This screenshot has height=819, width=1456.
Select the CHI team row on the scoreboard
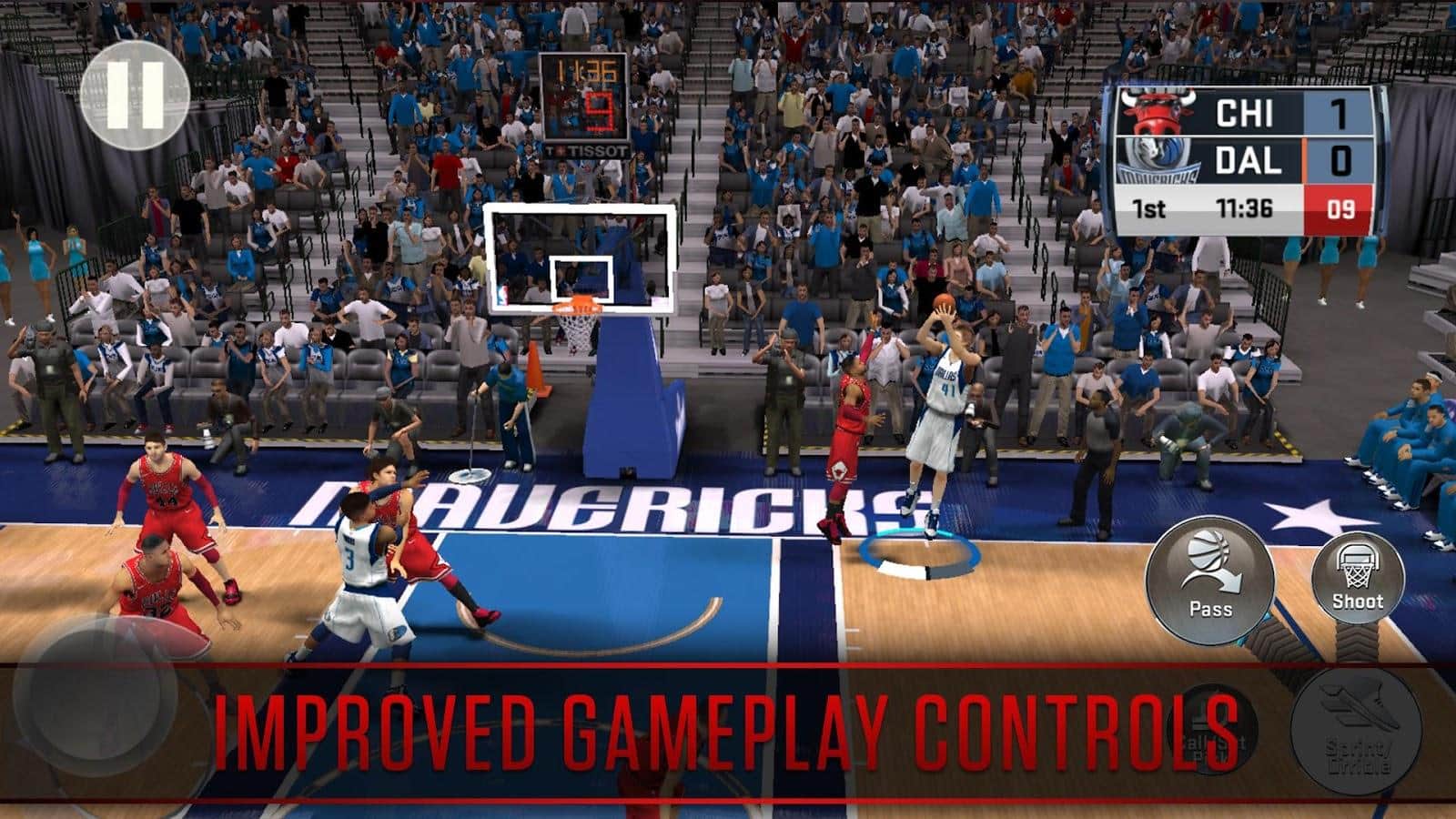pyautogui.click(x=1247, y=110)
